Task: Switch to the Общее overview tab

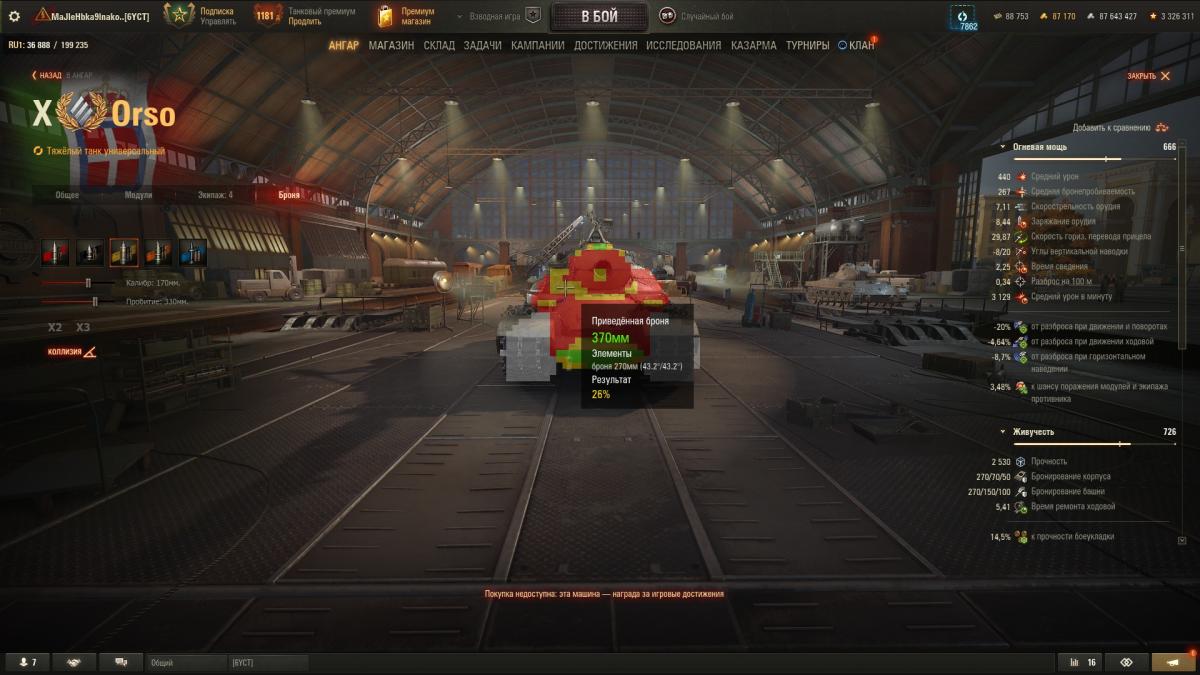Action: pos(67,195)
